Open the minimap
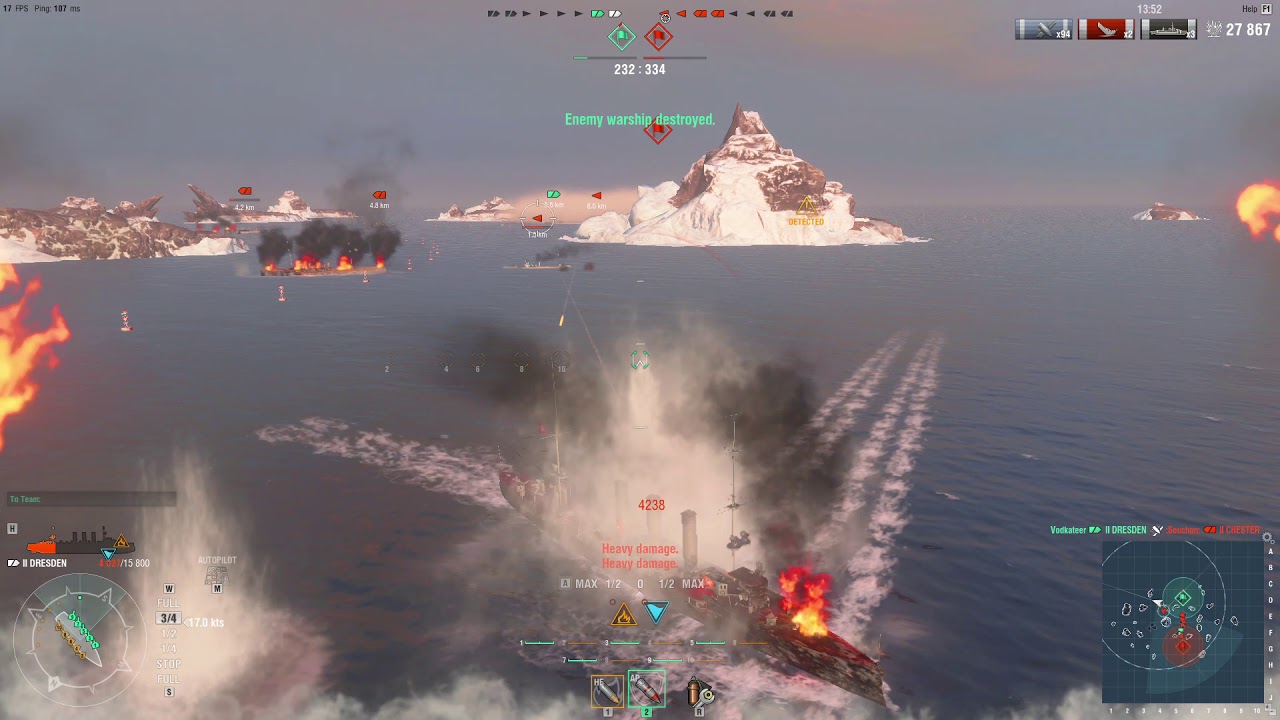The image size is (1280, 720). tap(1183, 621)
